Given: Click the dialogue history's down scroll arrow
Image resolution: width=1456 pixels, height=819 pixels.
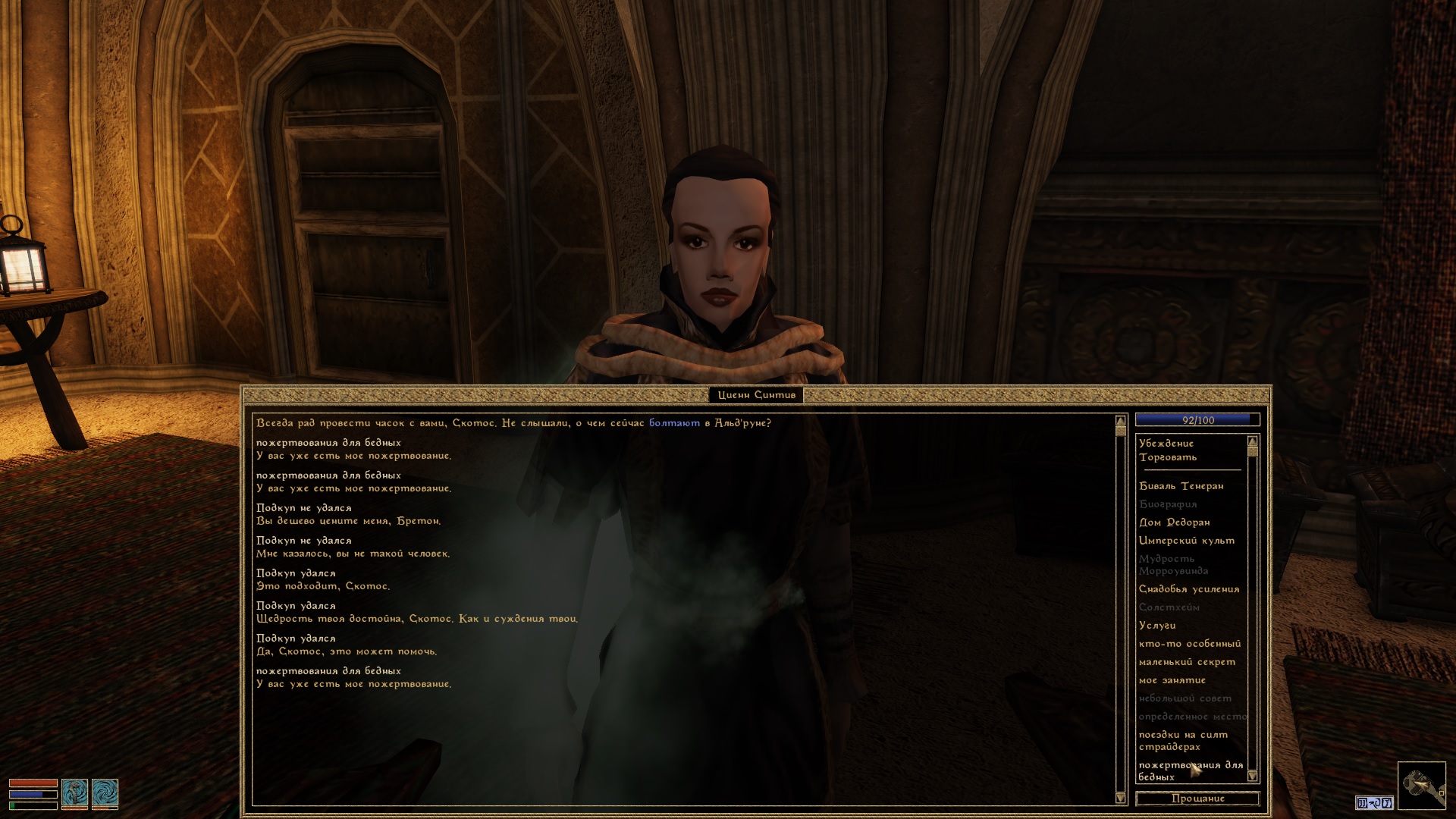Looking at the screenshot, I should (1120, 798).
